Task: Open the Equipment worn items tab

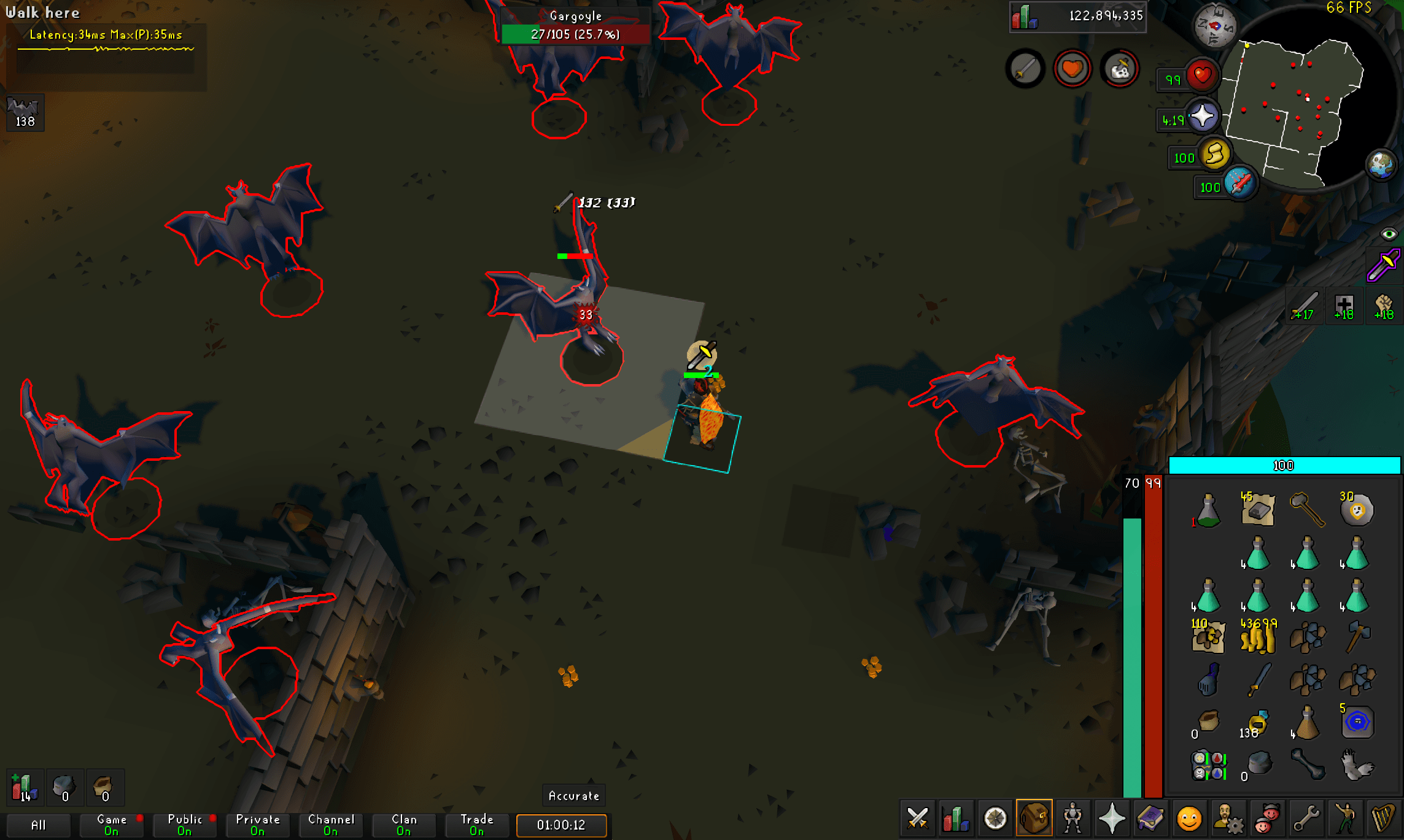Action: coord(1074,819)
